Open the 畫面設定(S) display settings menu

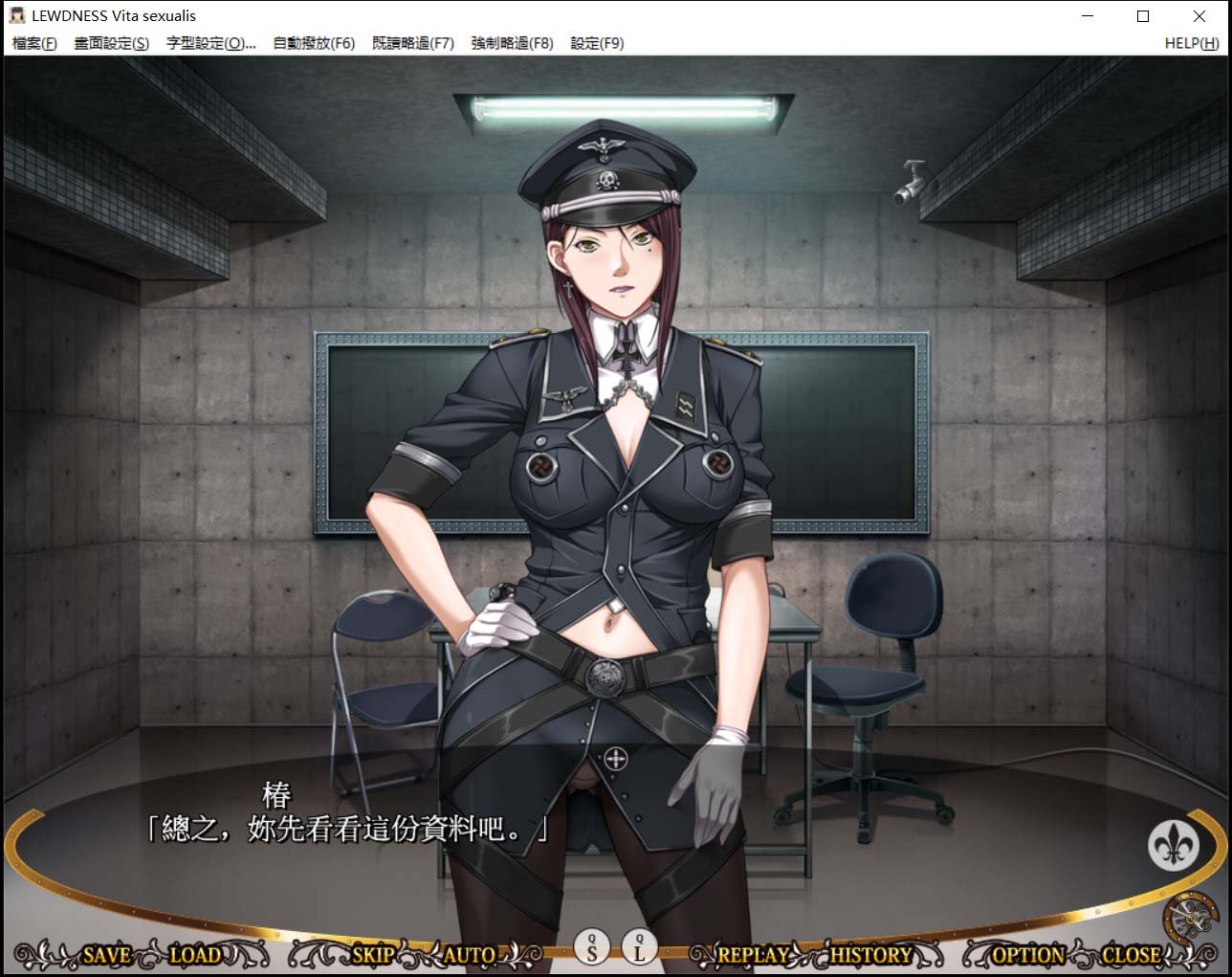[110, 43]
